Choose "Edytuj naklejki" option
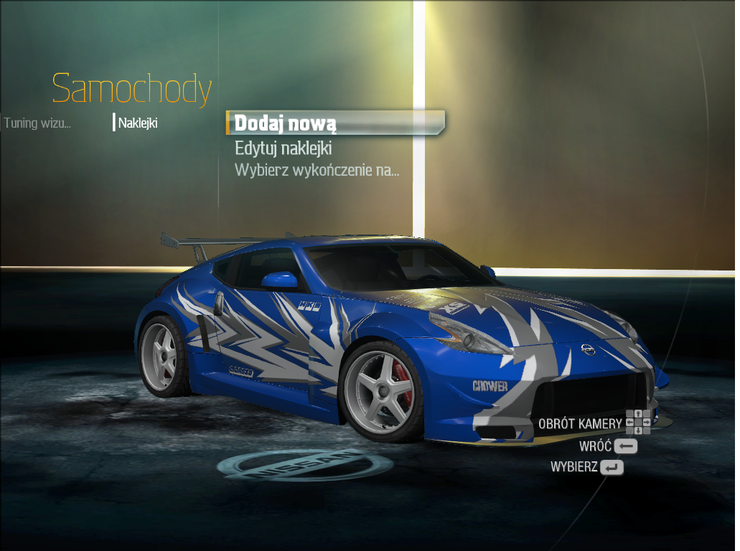This screenshot has height=551, width=740. click(283, 148)
